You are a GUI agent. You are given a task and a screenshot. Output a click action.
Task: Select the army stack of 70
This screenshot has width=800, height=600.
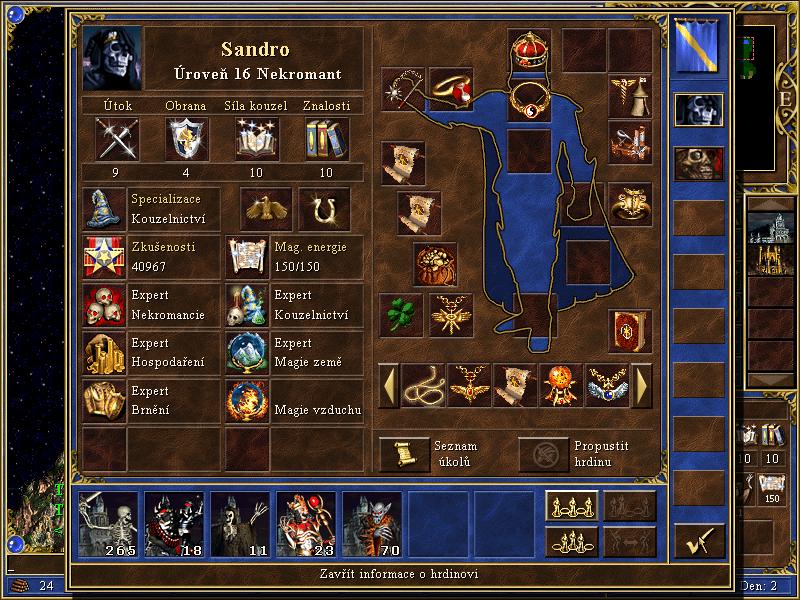[372, 524]
